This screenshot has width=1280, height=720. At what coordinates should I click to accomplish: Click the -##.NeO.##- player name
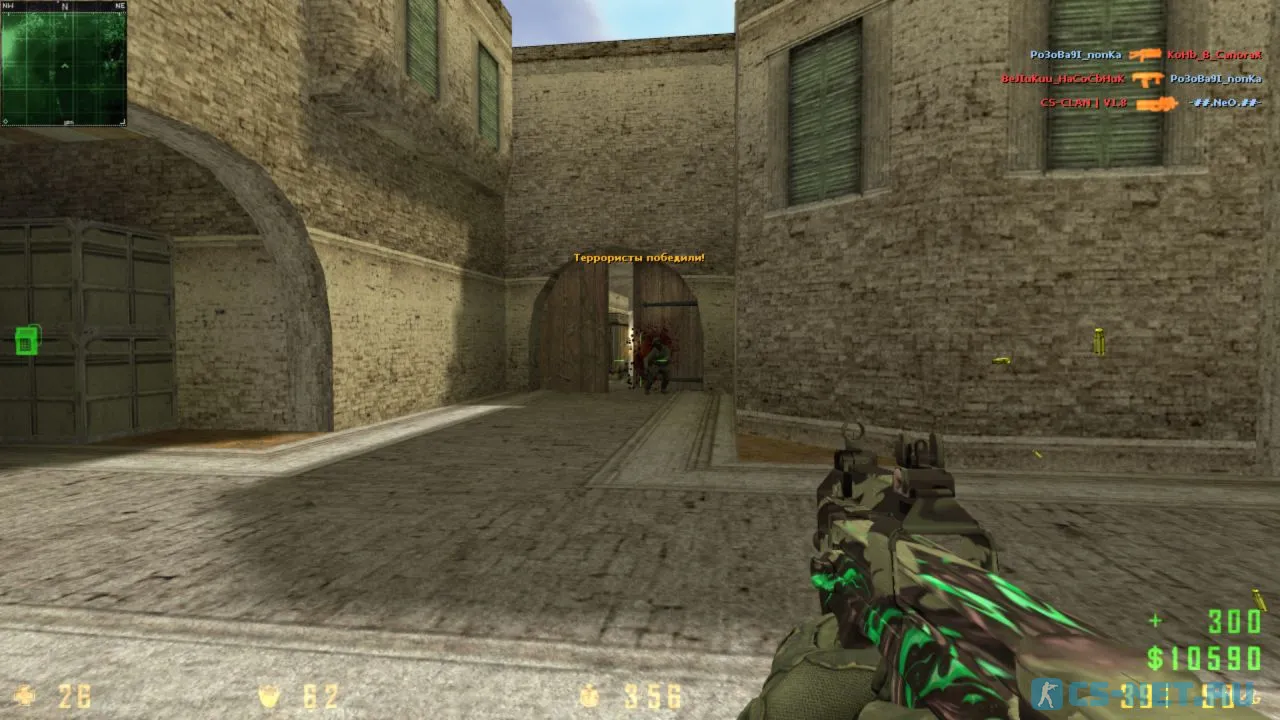coord(1225,102)
